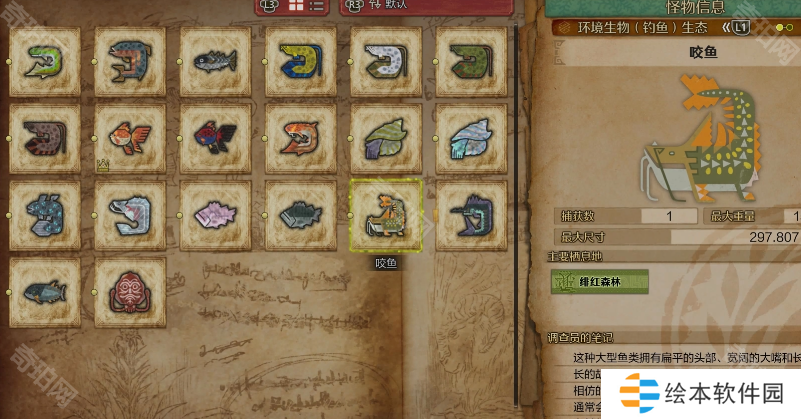Image resolution: width=801 pixels, height=419 pixels.
Task: Select the grey fish in the top row
Action: (216, 62)
